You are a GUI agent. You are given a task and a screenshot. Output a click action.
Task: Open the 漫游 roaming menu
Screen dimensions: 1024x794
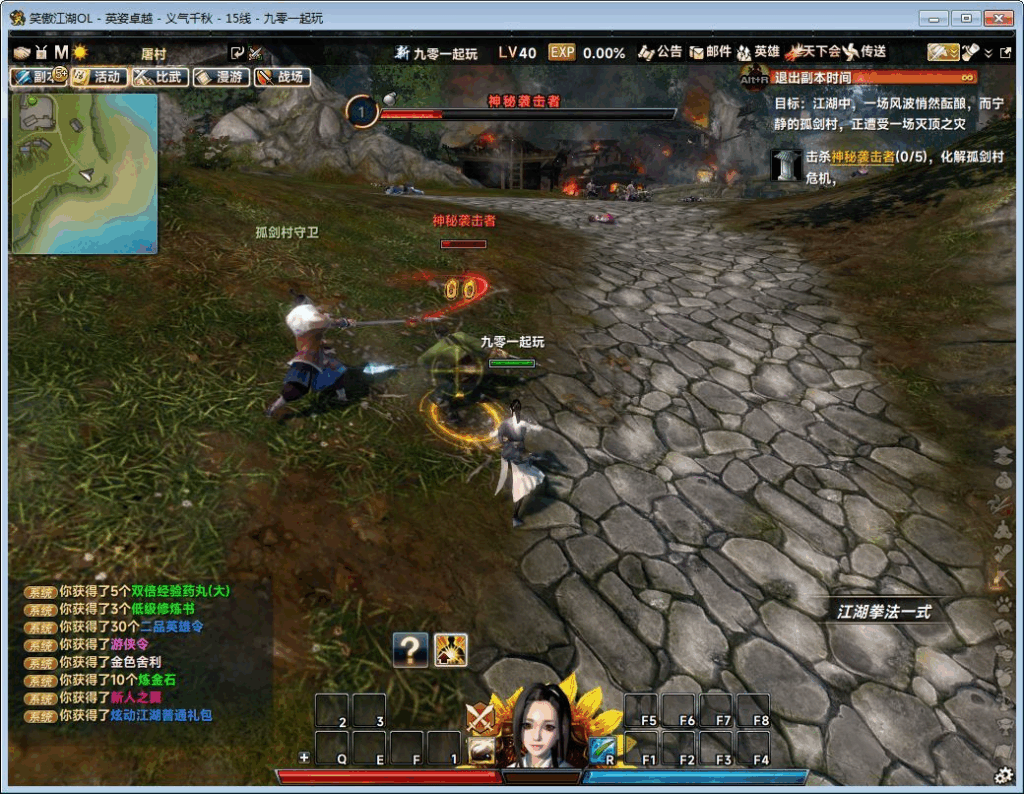pos(221,76)
